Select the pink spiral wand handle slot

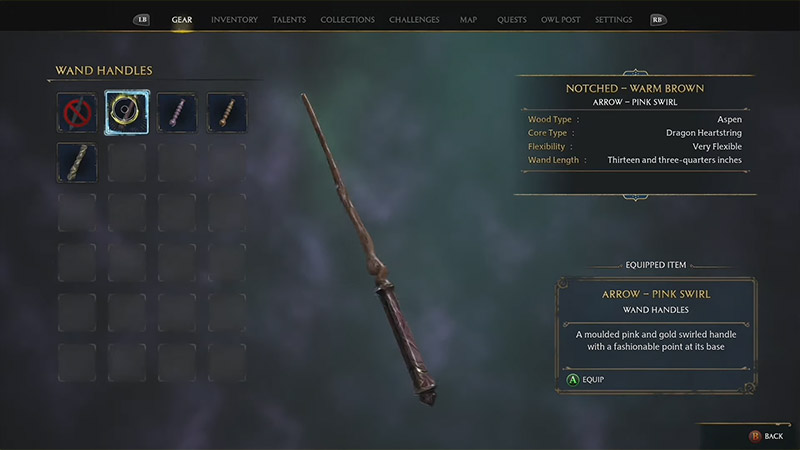tap(177, 111)
